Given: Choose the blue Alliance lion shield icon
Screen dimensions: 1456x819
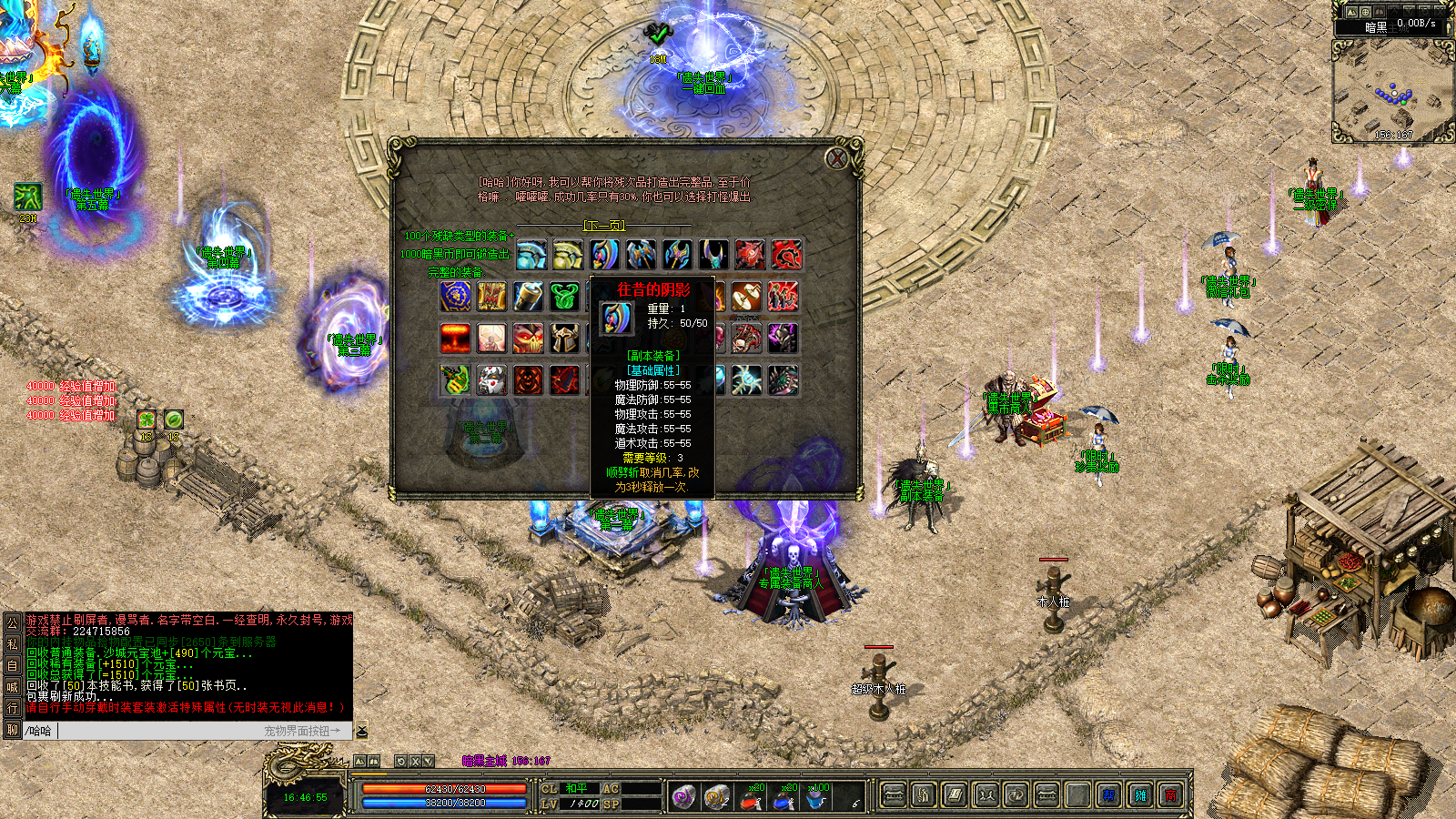Looking at the screenshot, I should point(455,296).
